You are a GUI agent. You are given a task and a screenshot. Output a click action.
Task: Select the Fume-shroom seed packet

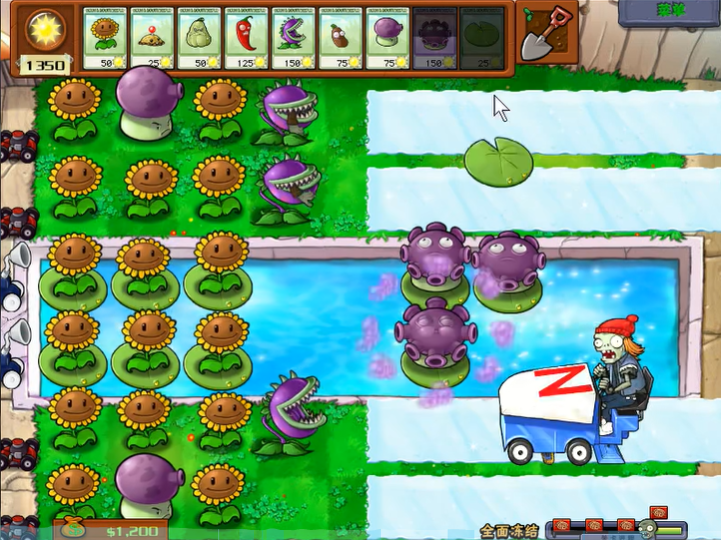(386, 39)
